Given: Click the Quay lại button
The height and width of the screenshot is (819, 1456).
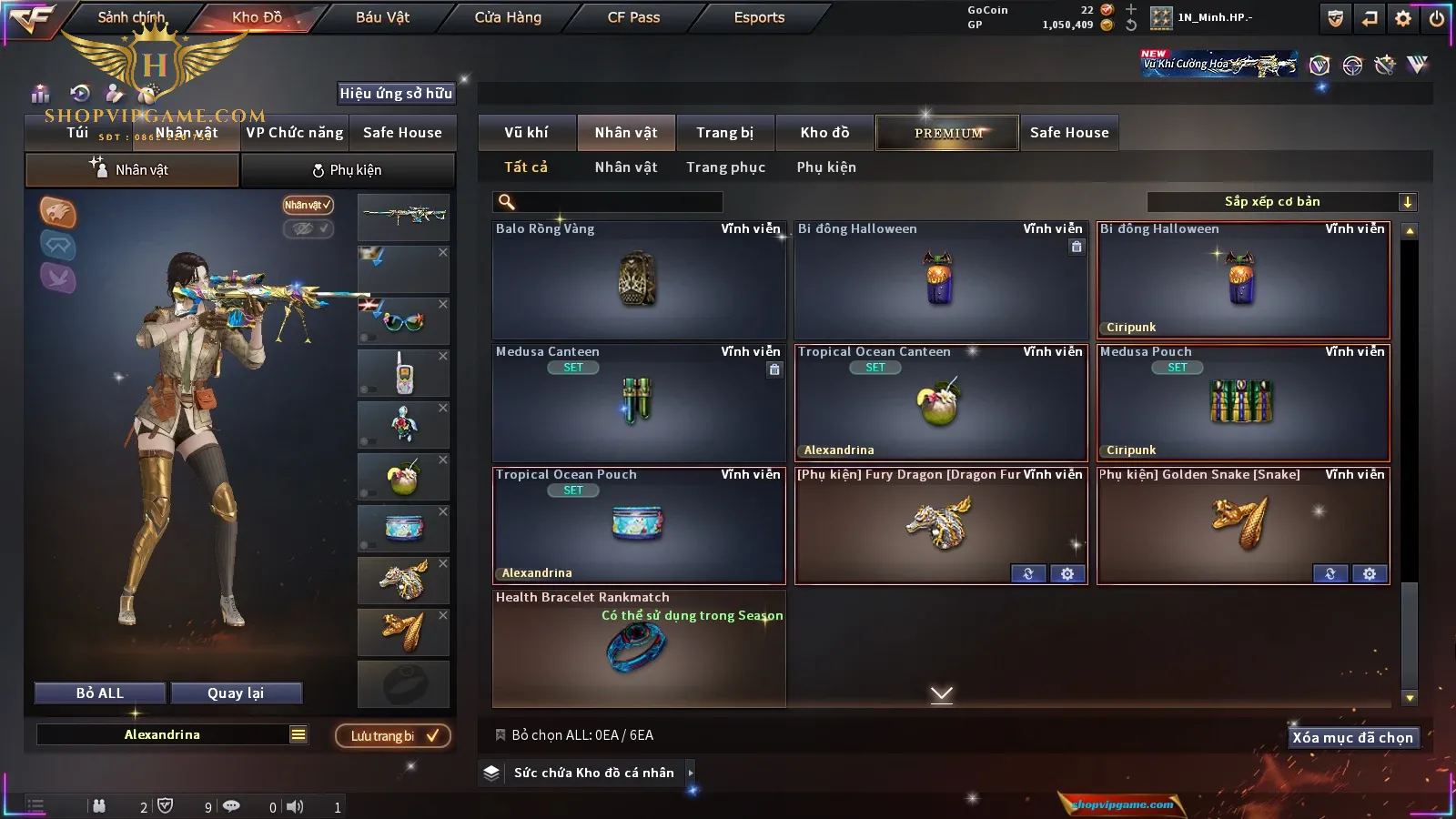Looking at the screenshot, I should [x=236, y=693].
